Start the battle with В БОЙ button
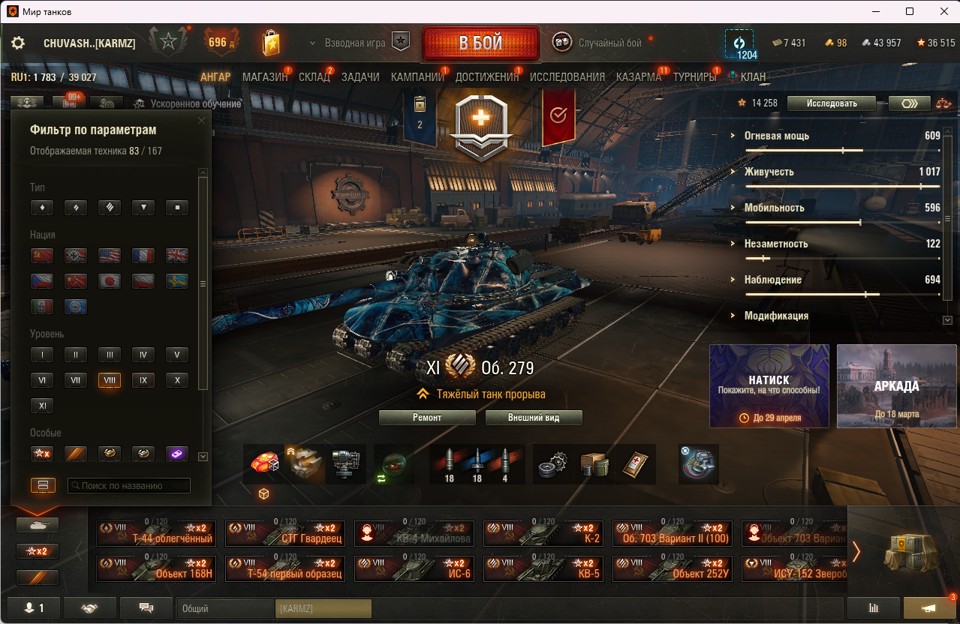The height and width of the screenshot is (624, 960). coord(480,43)
